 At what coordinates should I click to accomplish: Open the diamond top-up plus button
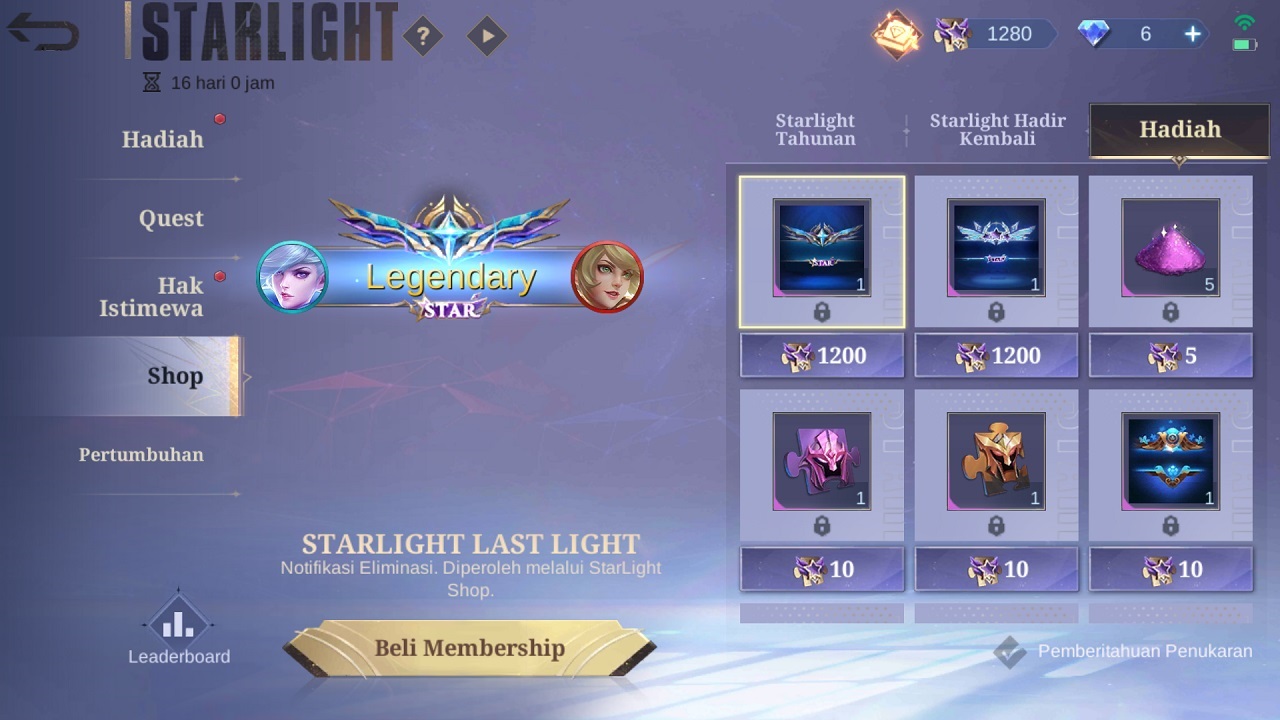(1191, 33)
